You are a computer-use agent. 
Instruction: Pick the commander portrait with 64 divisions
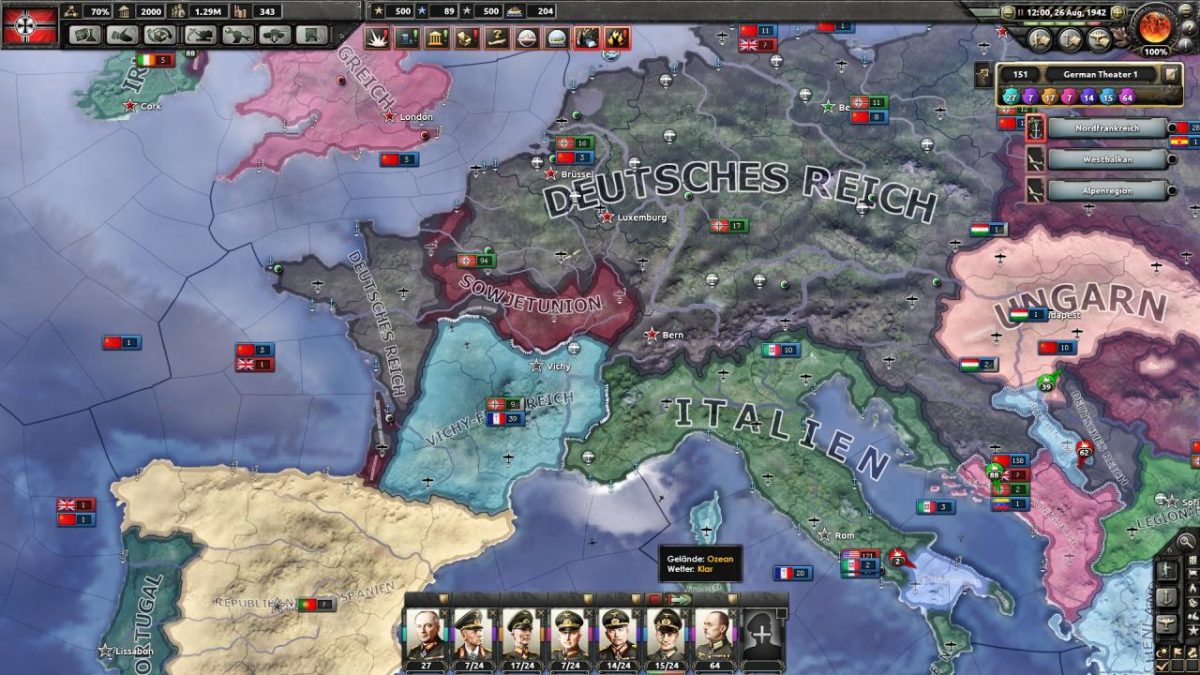coord(715,635)
